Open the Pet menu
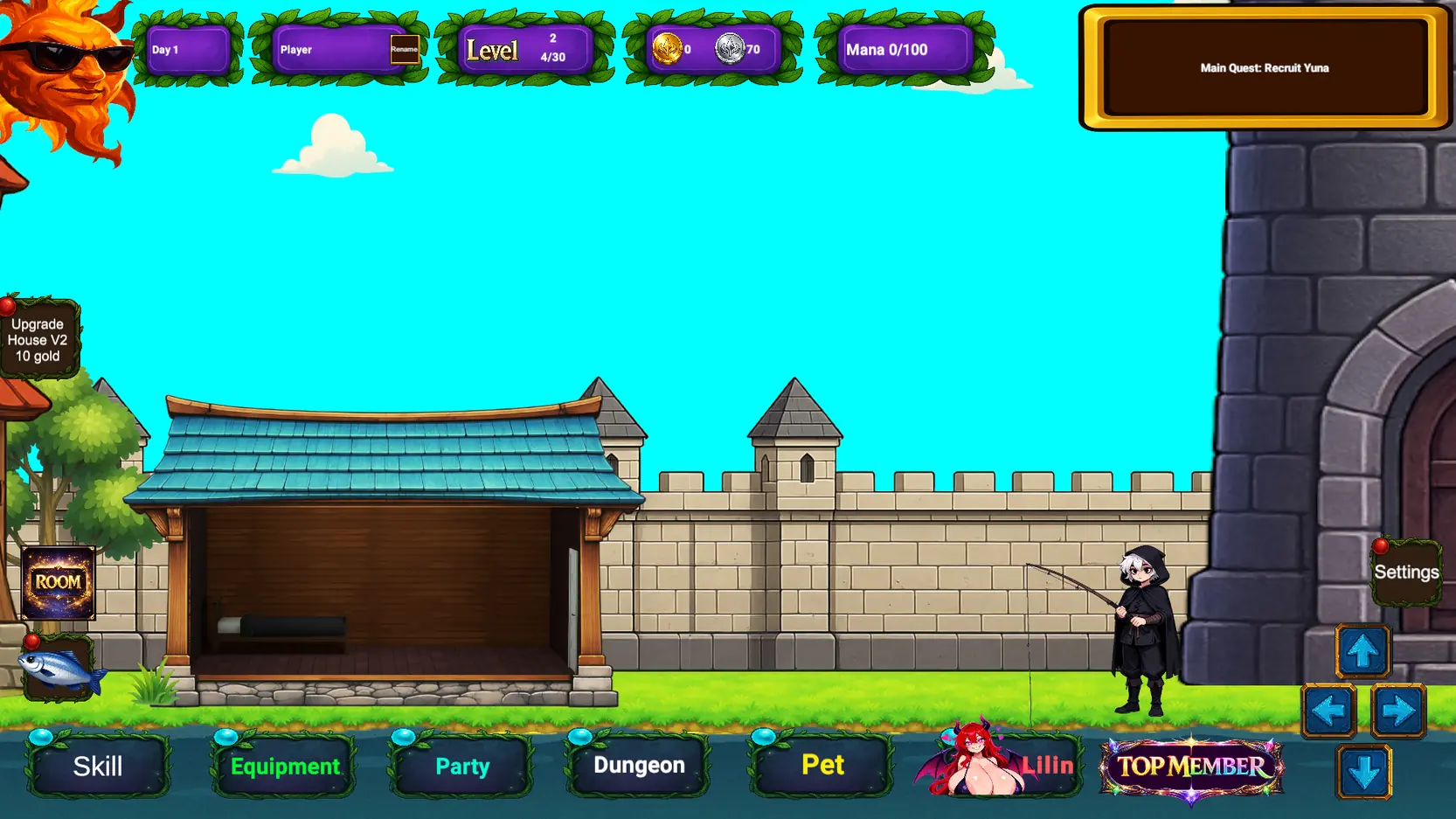The height and width of the screenshot is (819, 1456). (822, 766)
